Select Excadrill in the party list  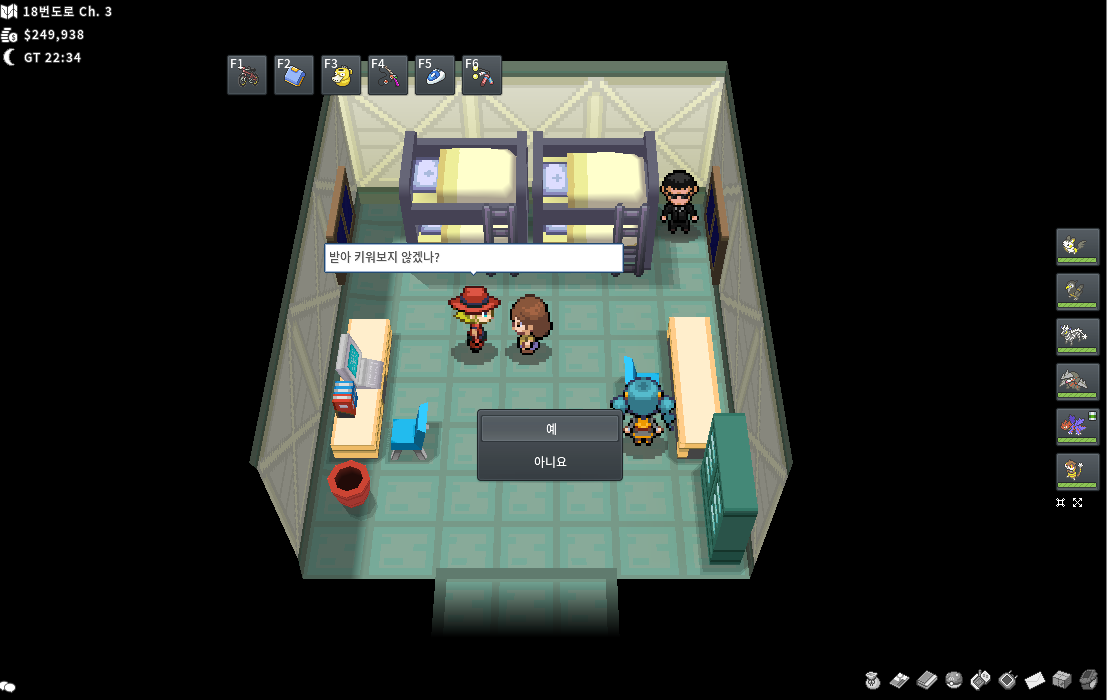(x=1077, y=381)
